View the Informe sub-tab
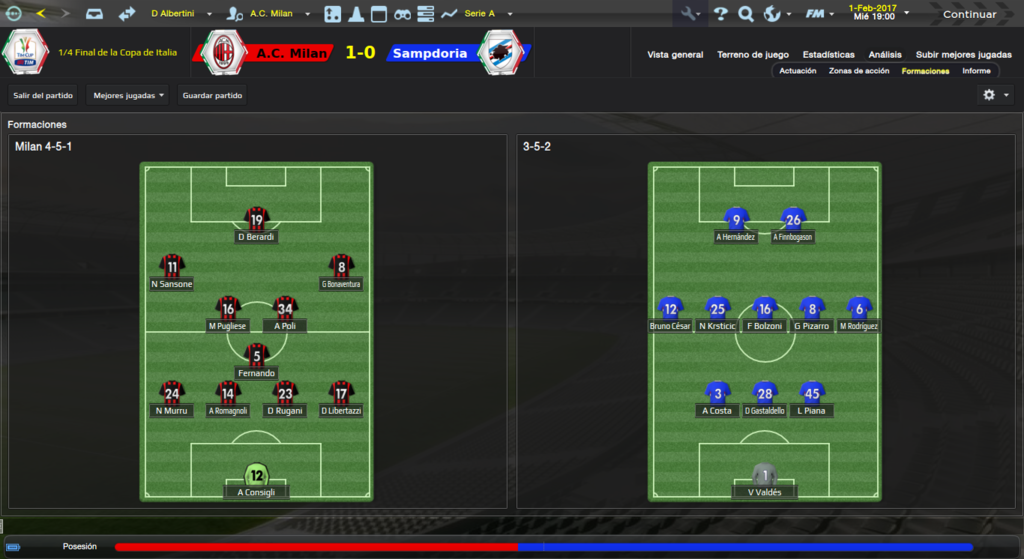Viewport: 1024px width, 559px height. 976,71
